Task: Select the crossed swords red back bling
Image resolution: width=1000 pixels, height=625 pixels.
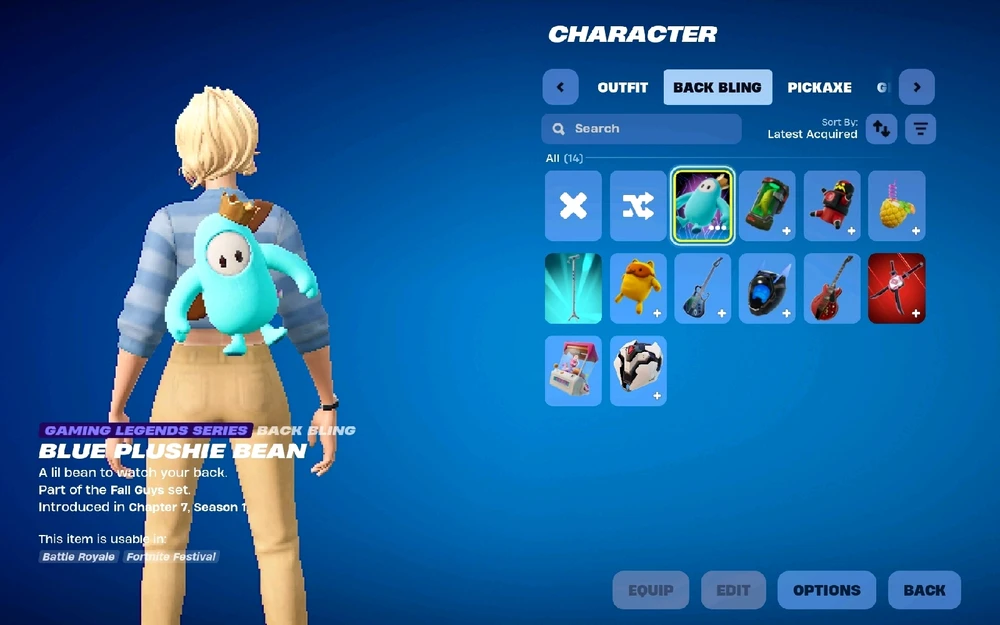Action: click(x=896, y=288)
